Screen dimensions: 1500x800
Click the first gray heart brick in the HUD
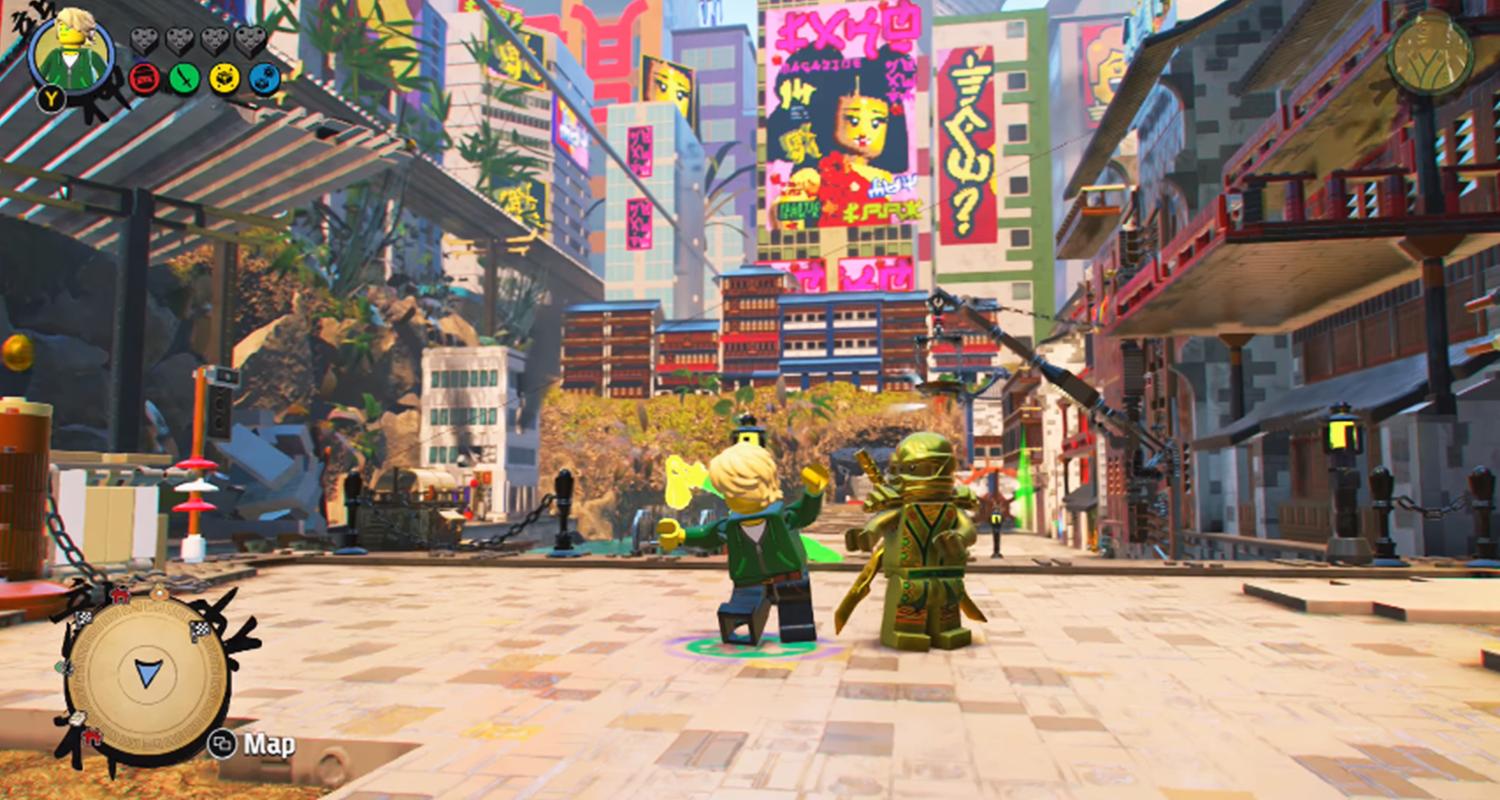click(x=144, y=41)
